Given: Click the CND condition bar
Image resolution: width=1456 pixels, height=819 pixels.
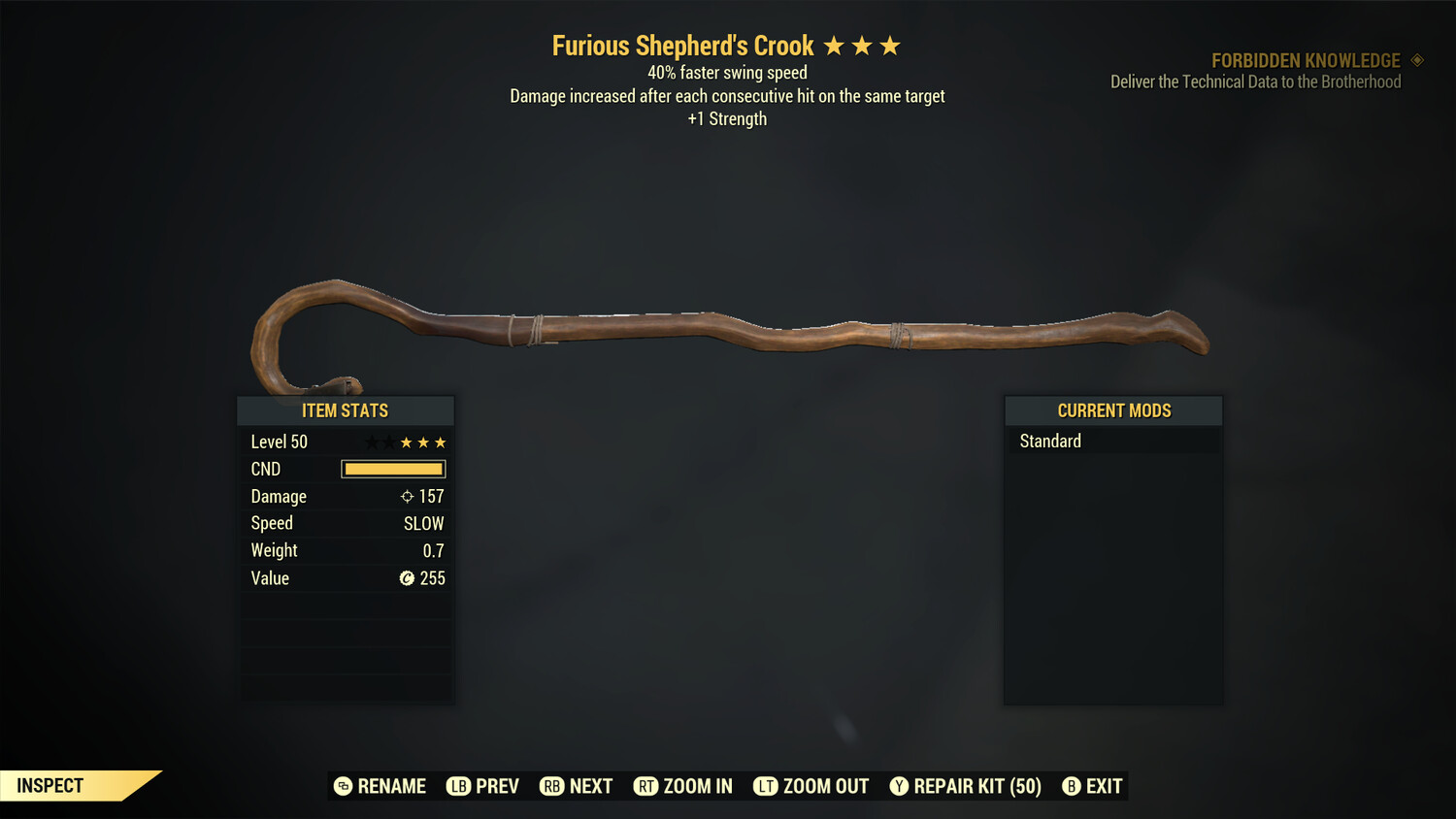Looking at the screenshot, I should coord(393,469).
